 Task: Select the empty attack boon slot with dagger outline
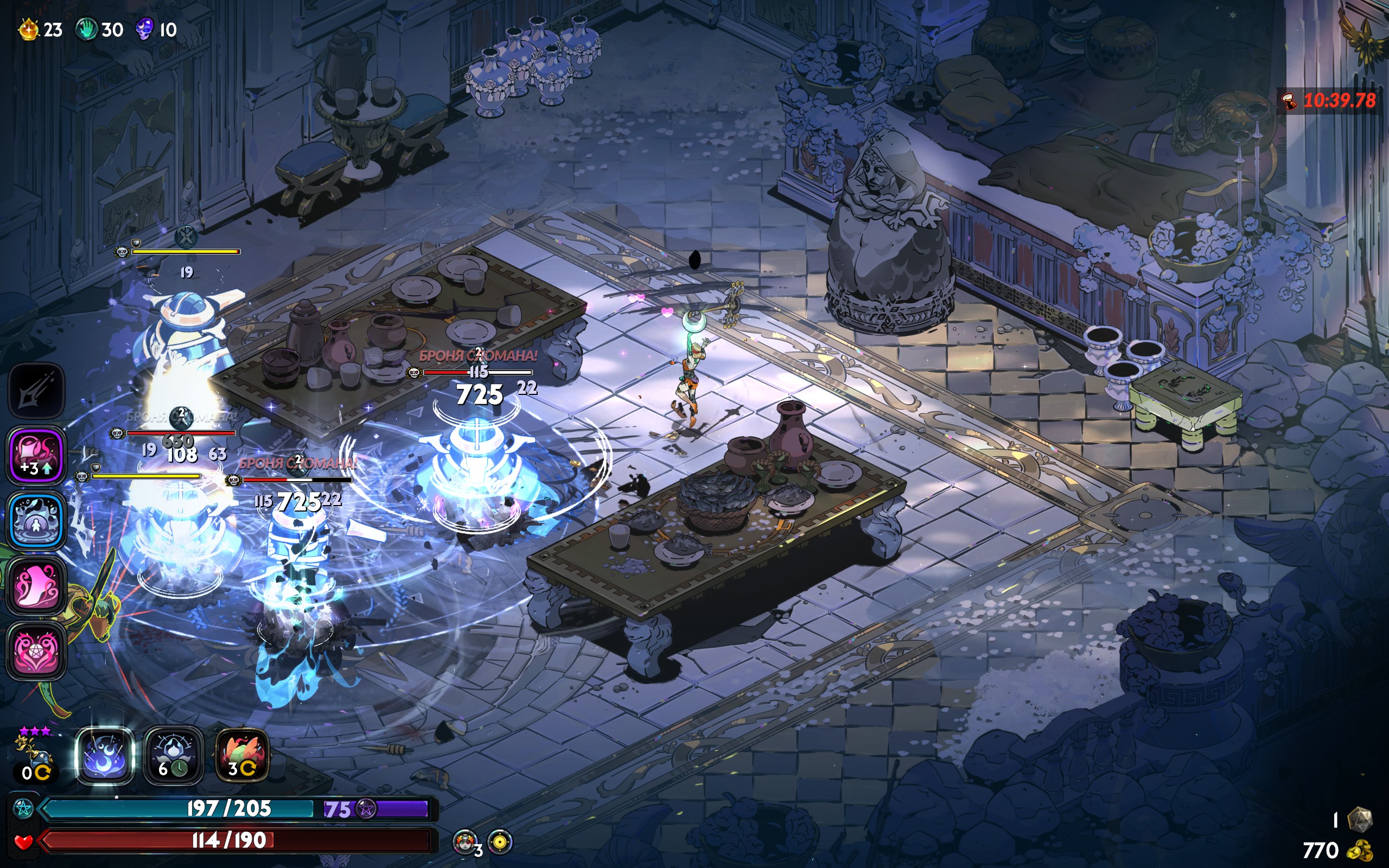pos(36,391)
